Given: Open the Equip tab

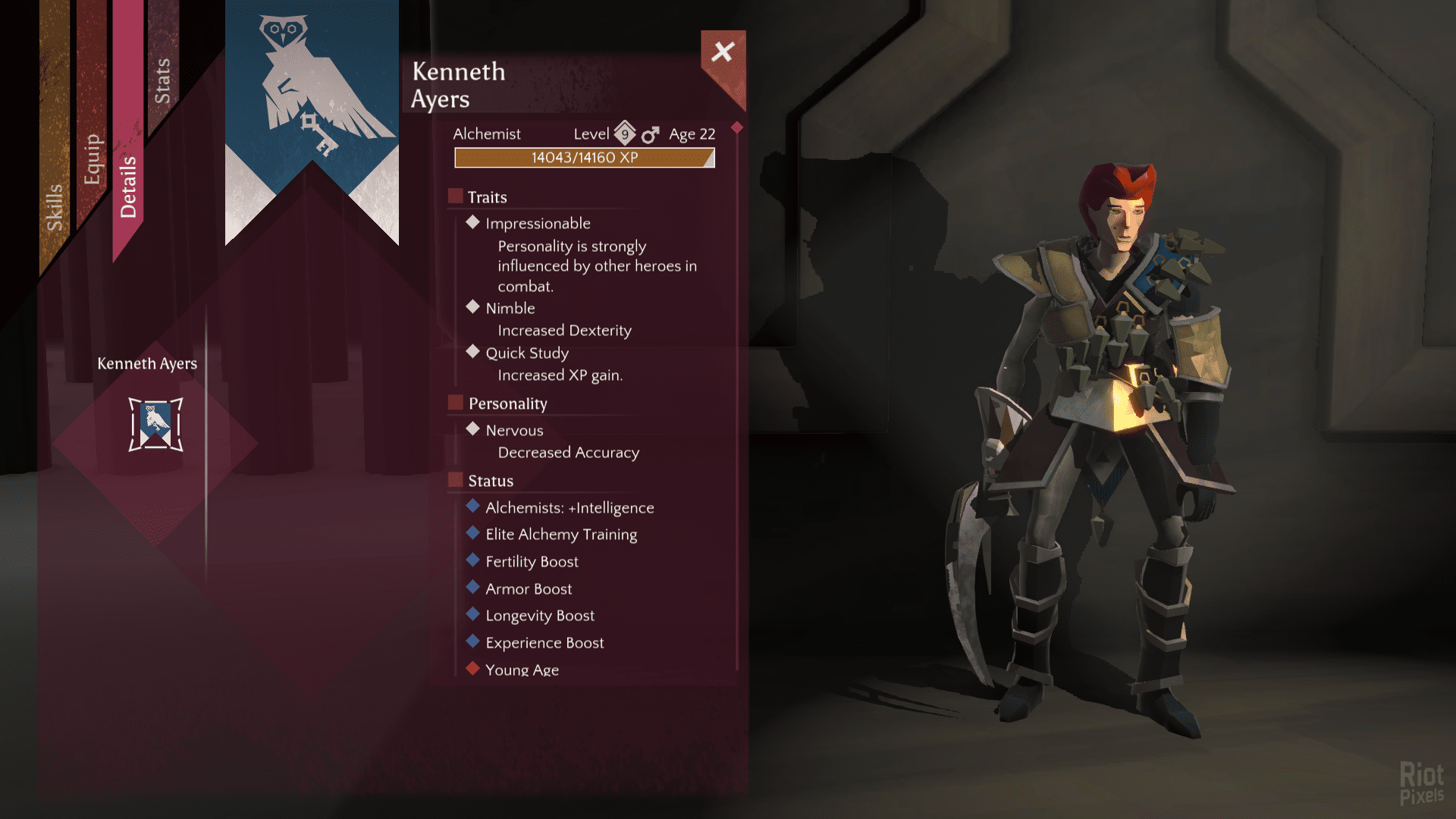Looking at the screenshot, I should pyautogui.click(x=92, y=159).
